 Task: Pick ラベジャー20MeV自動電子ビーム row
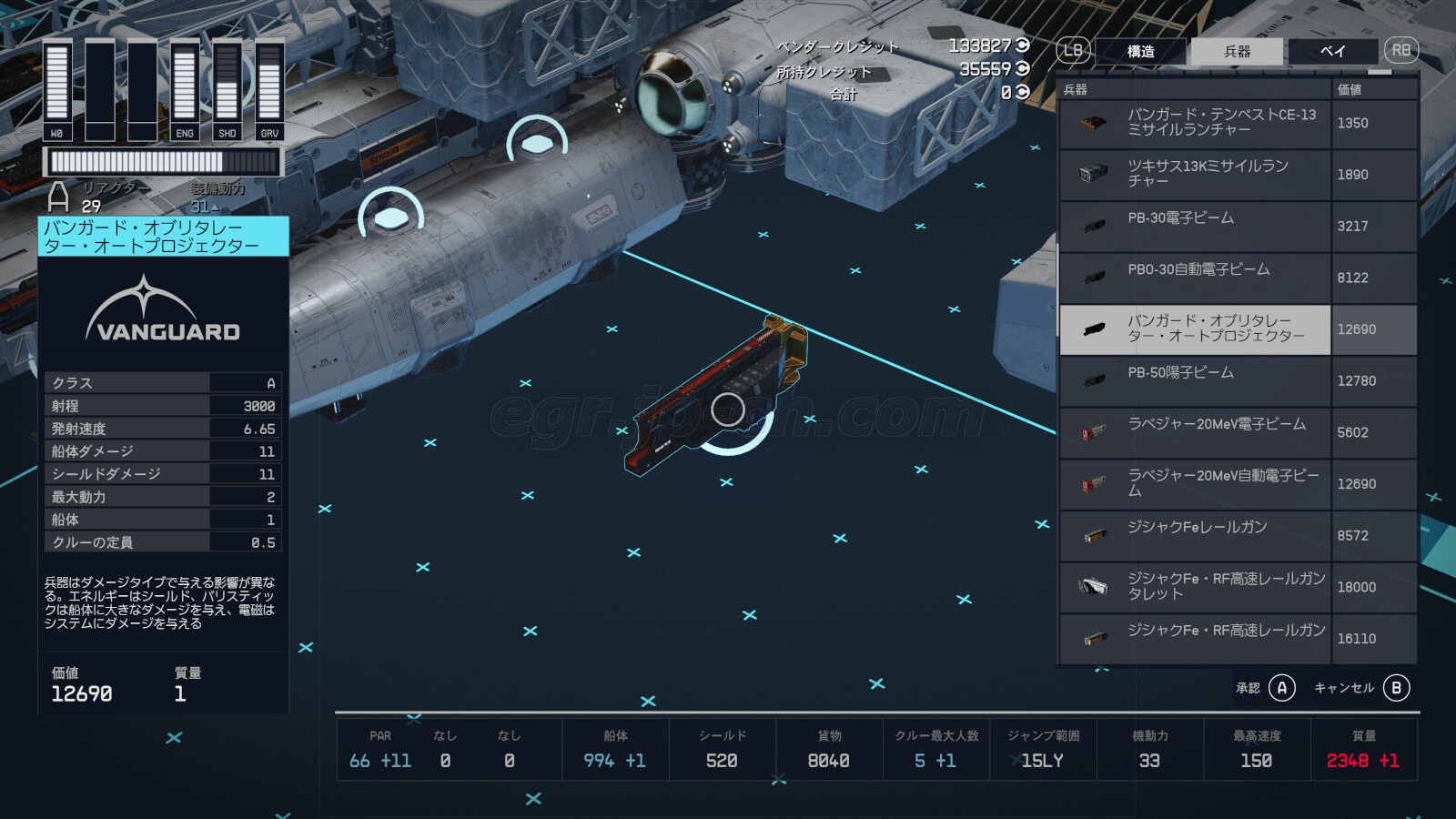click(x=1222, y=483)
